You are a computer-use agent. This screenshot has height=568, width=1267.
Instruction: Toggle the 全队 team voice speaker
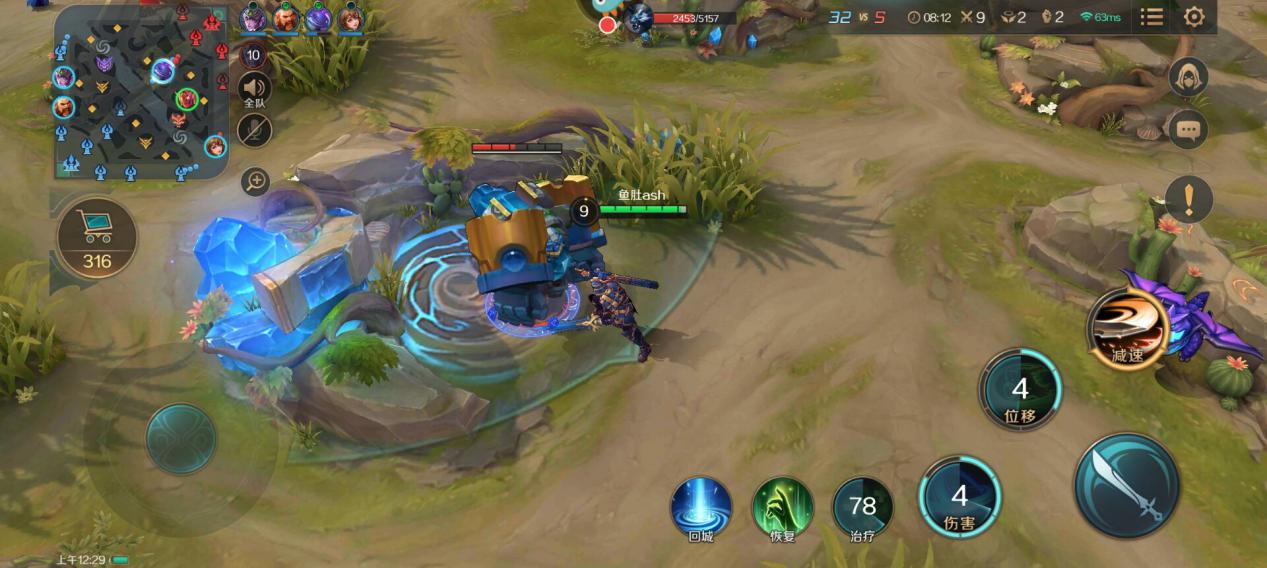[x=255, y=90]
